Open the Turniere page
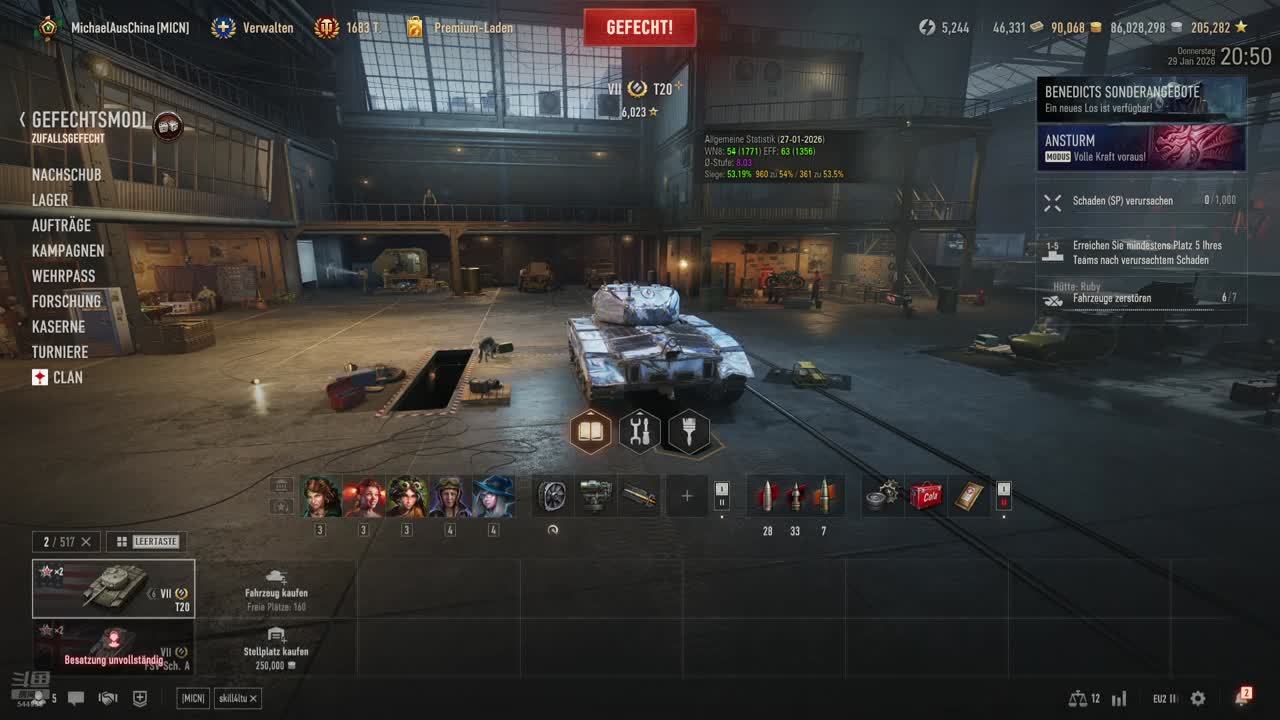Viewport: 1280px width, 720px height. tap(60, 352)
